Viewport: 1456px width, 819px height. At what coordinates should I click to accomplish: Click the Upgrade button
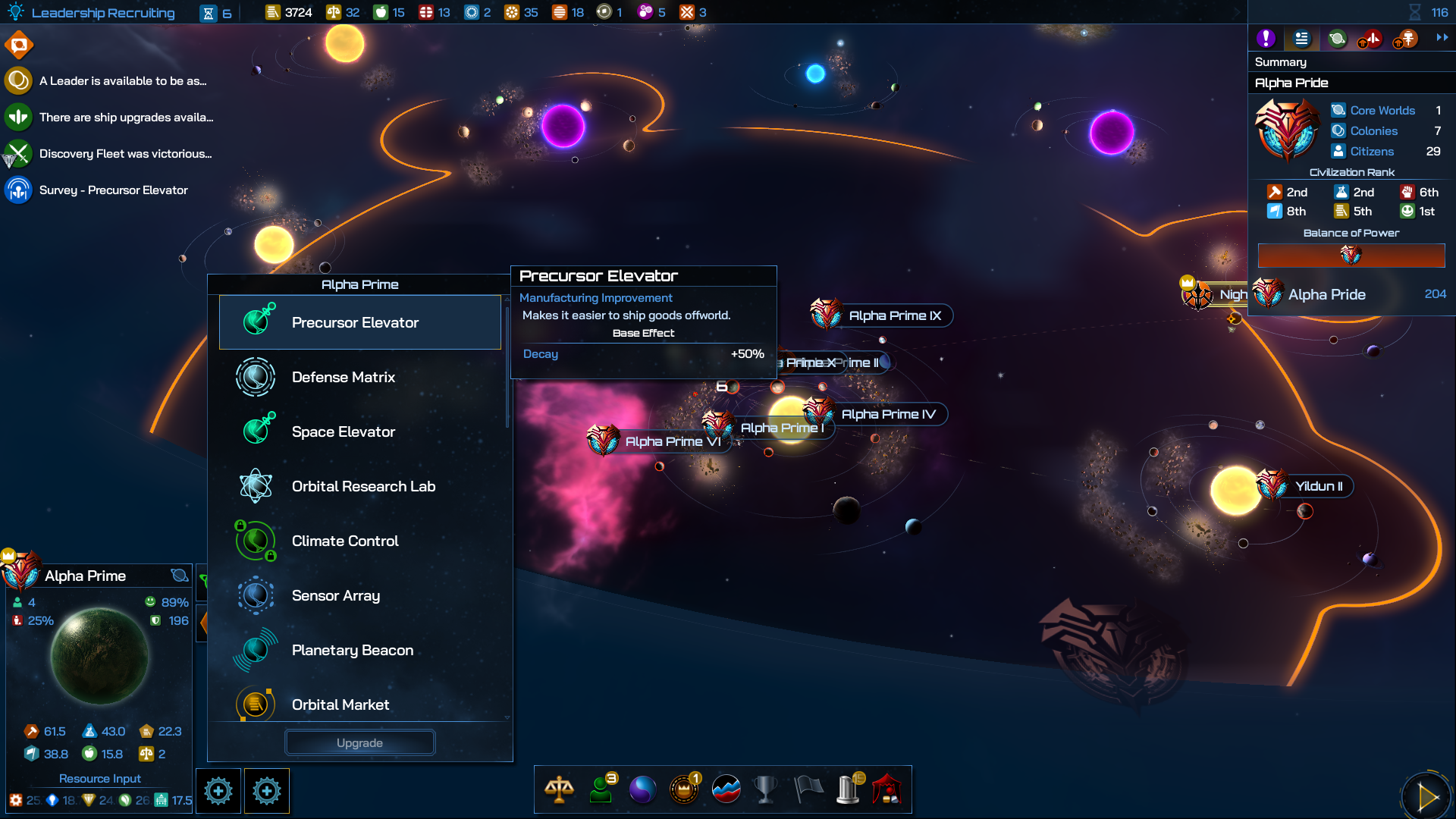coord(359,743)
